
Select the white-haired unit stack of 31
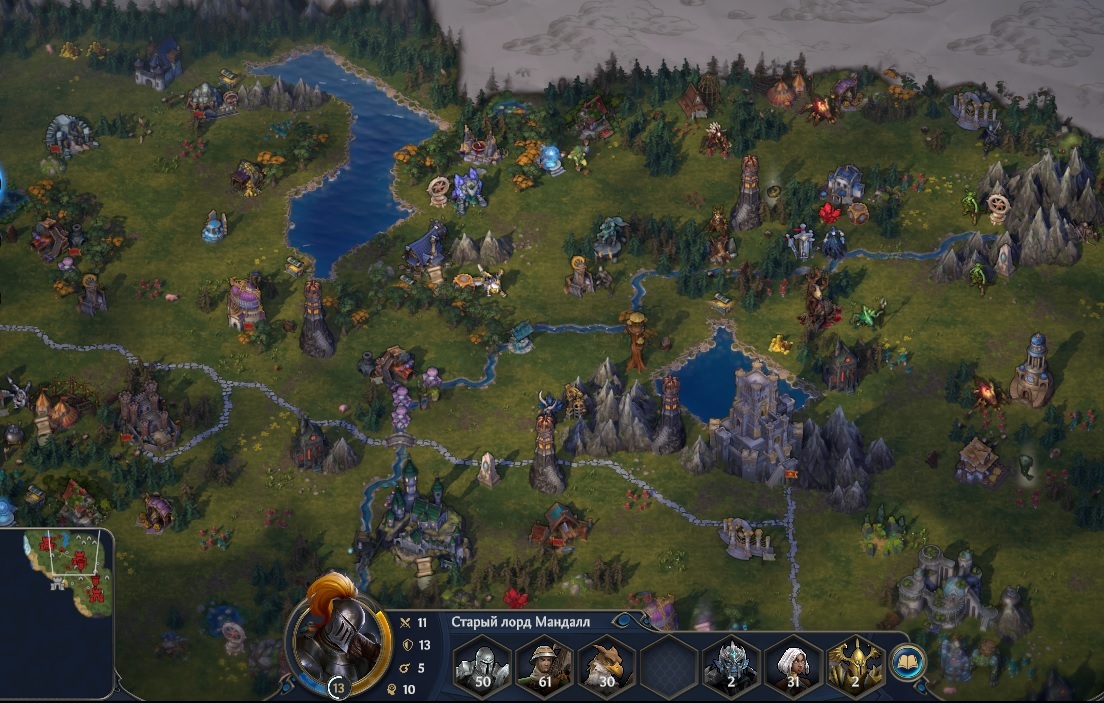793,665
